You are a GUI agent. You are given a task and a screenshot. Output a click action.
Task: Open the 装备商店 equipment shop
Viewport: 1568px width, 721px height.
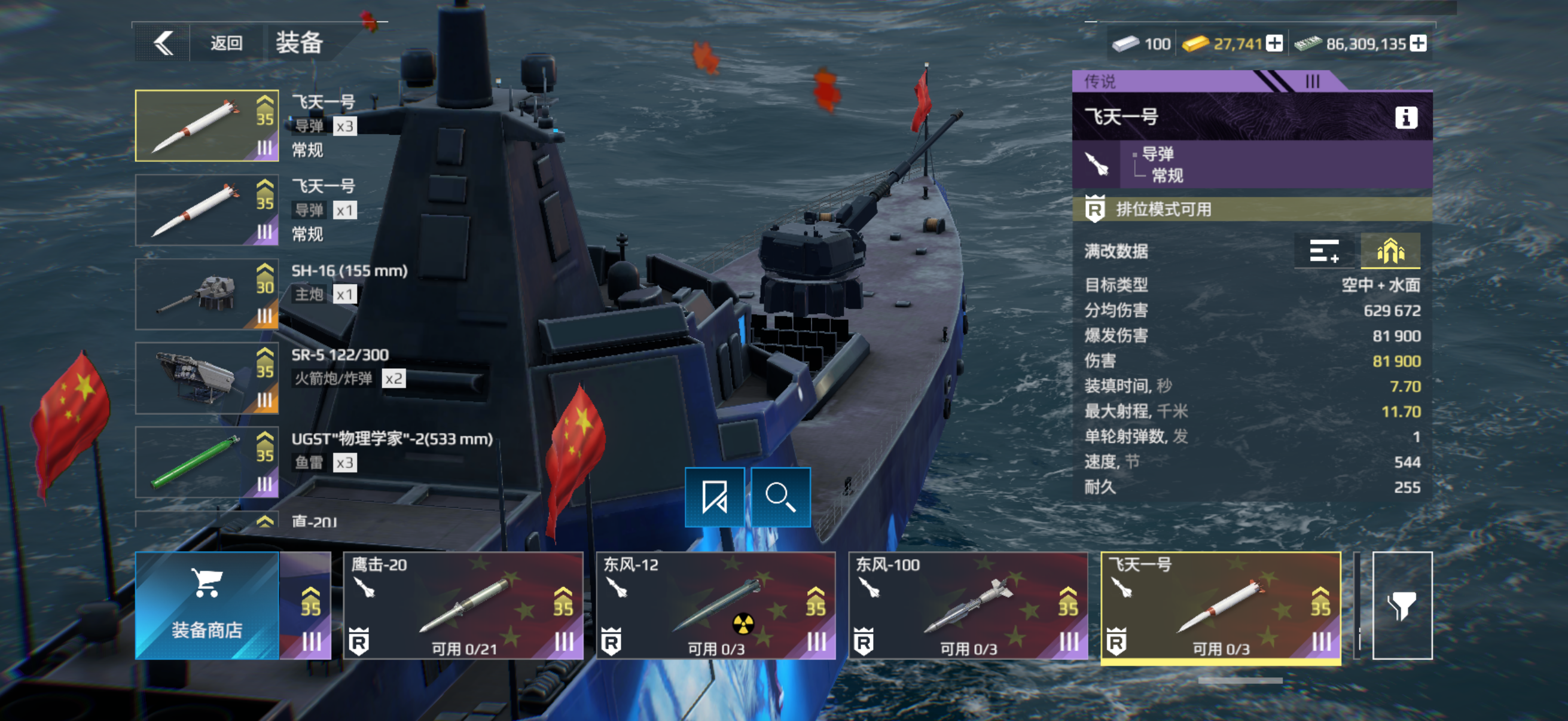tap(206, 606)
